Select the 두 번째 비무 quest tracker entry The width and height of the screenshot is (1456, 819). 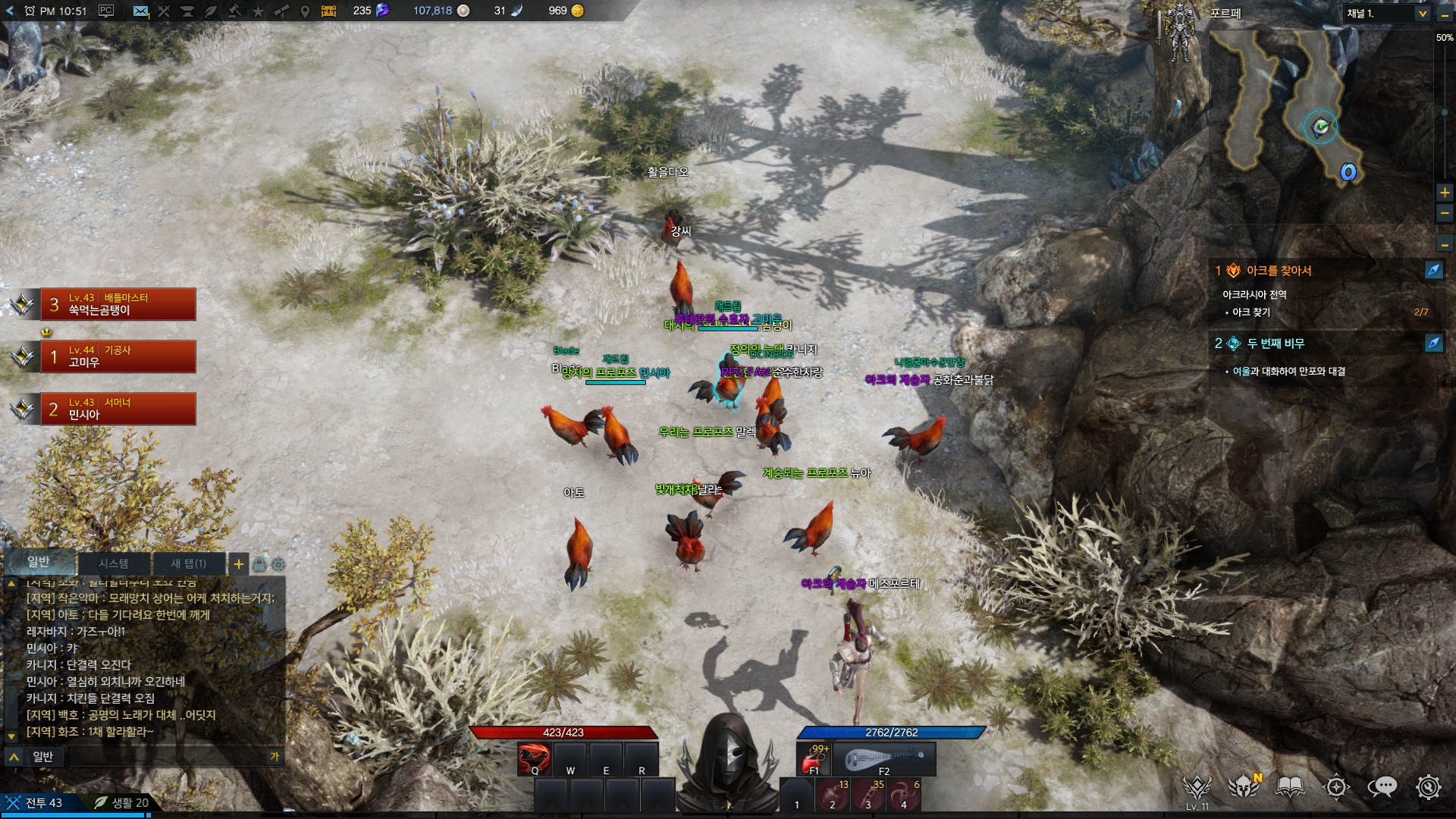(1276, 344)
